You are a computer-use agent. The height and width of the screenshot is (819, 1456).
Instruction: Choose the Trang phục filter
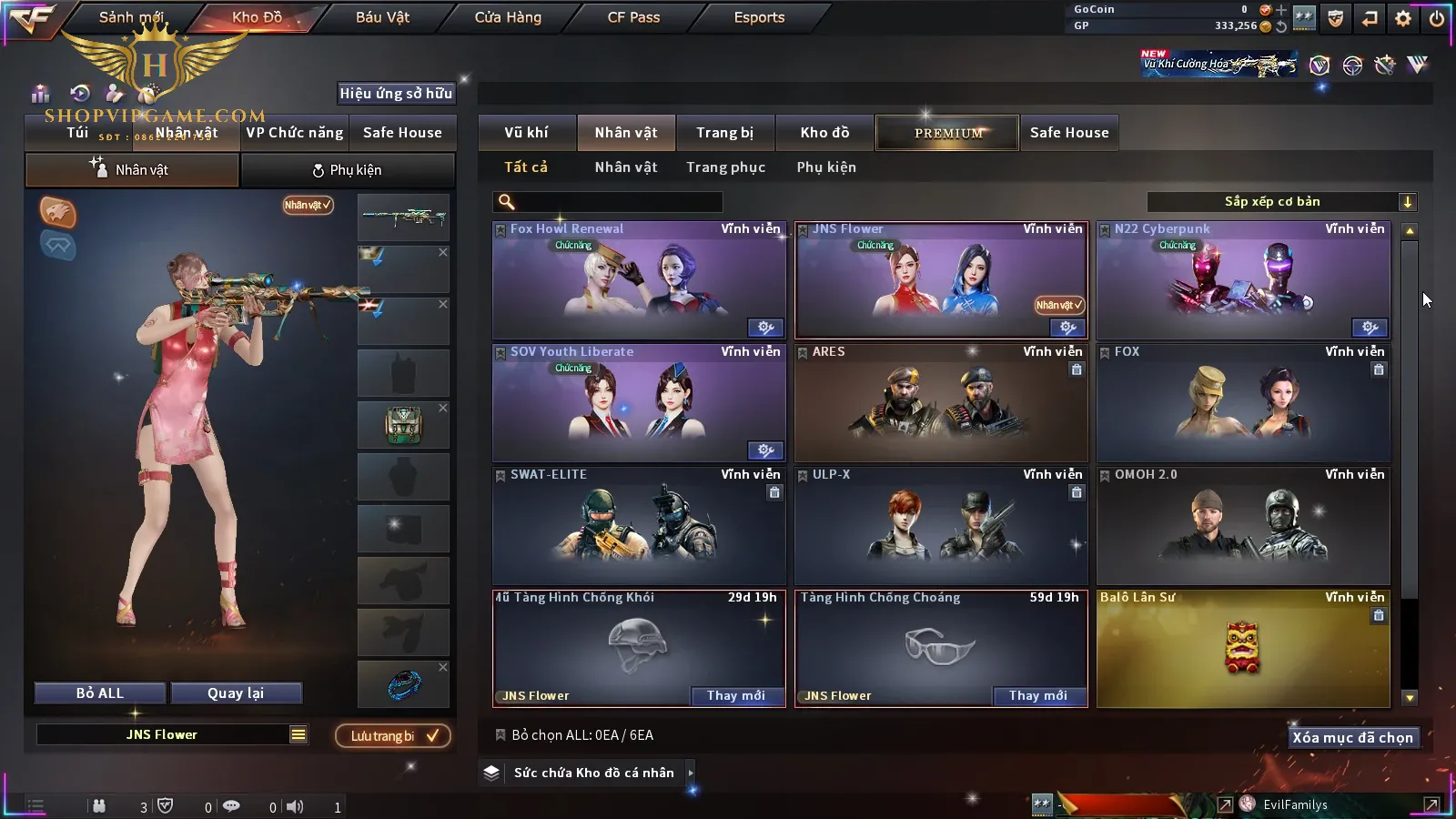725,167
